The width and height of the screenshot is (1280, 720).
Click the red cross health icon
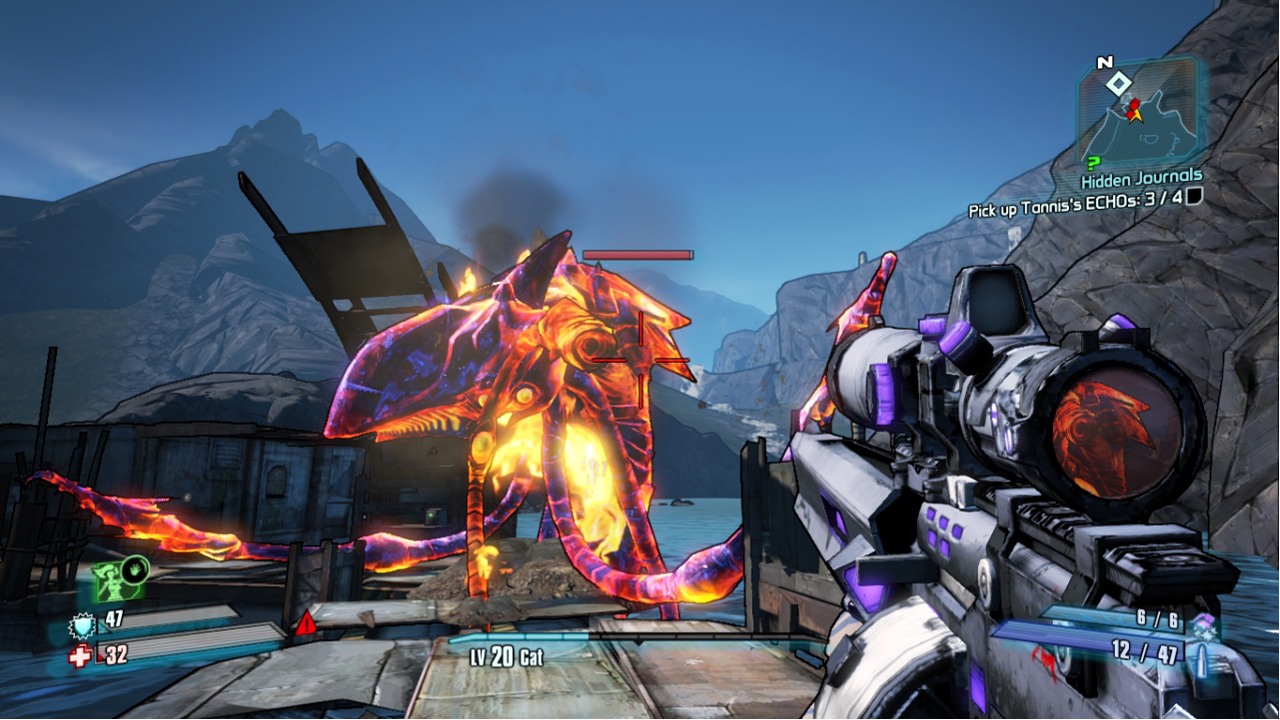tap(80, 655)
